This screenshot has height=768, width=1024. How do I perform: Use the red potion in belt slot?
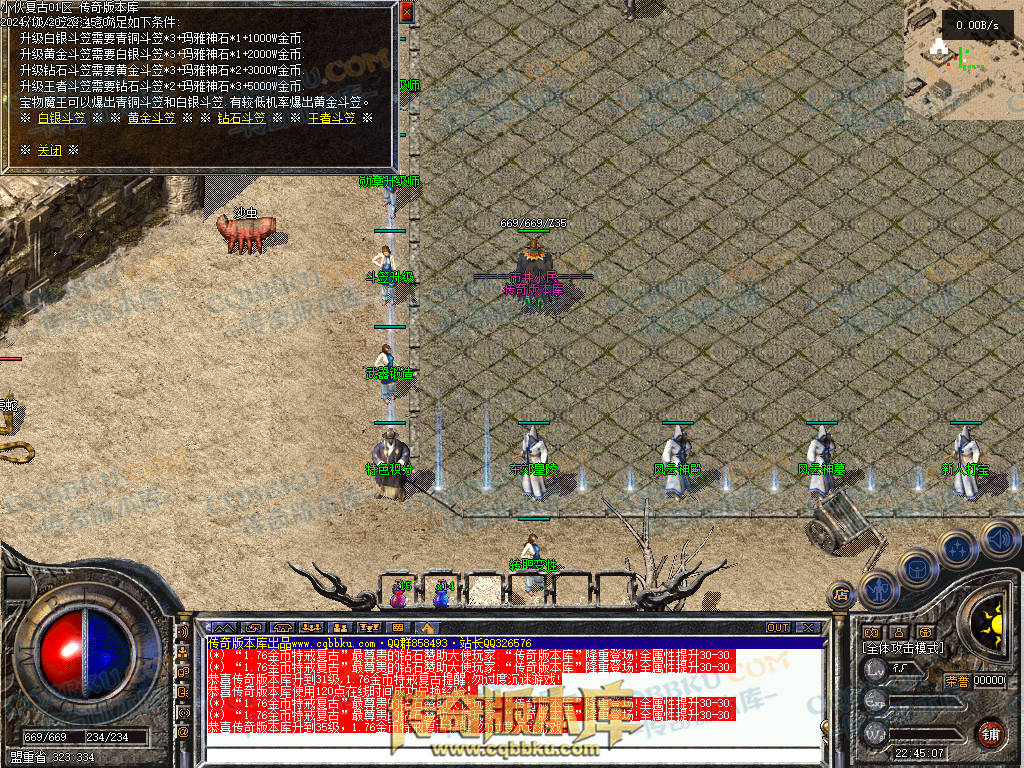pos(399,596)
